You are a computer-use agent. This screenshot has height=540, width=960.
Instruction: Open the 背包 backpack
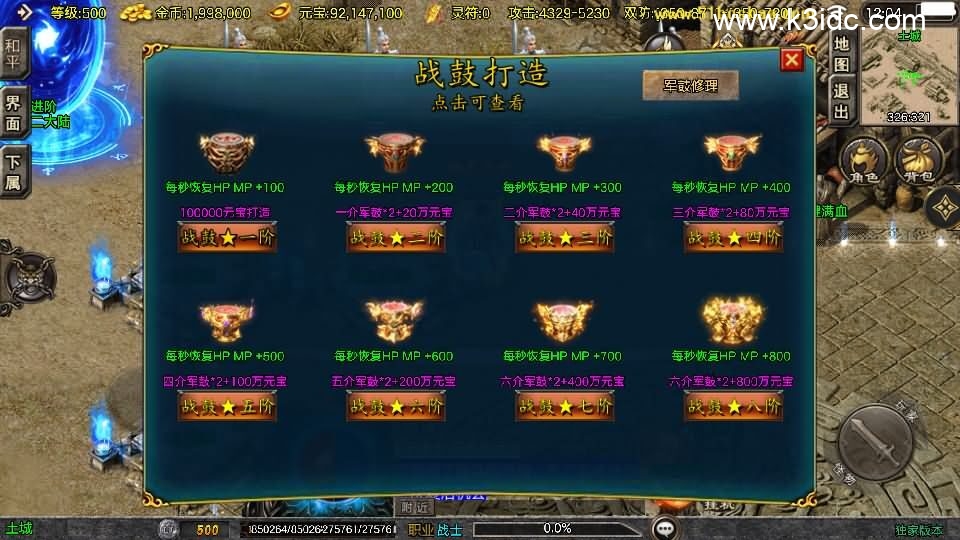click(914, 162)
